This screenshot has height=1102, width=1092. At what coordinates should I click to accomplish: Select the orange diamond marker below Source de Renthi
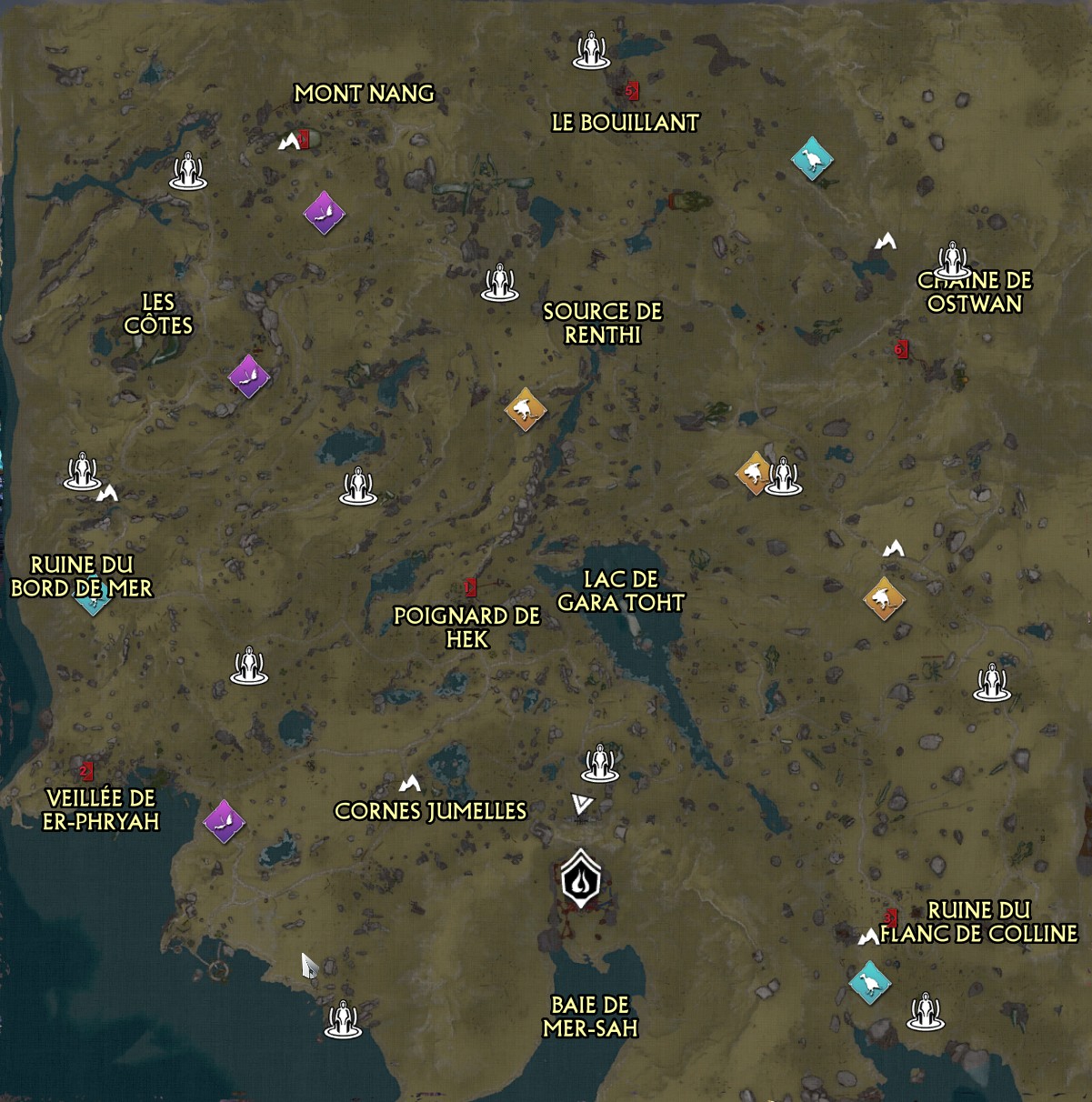pyautogui.click(x=526, y=409)
